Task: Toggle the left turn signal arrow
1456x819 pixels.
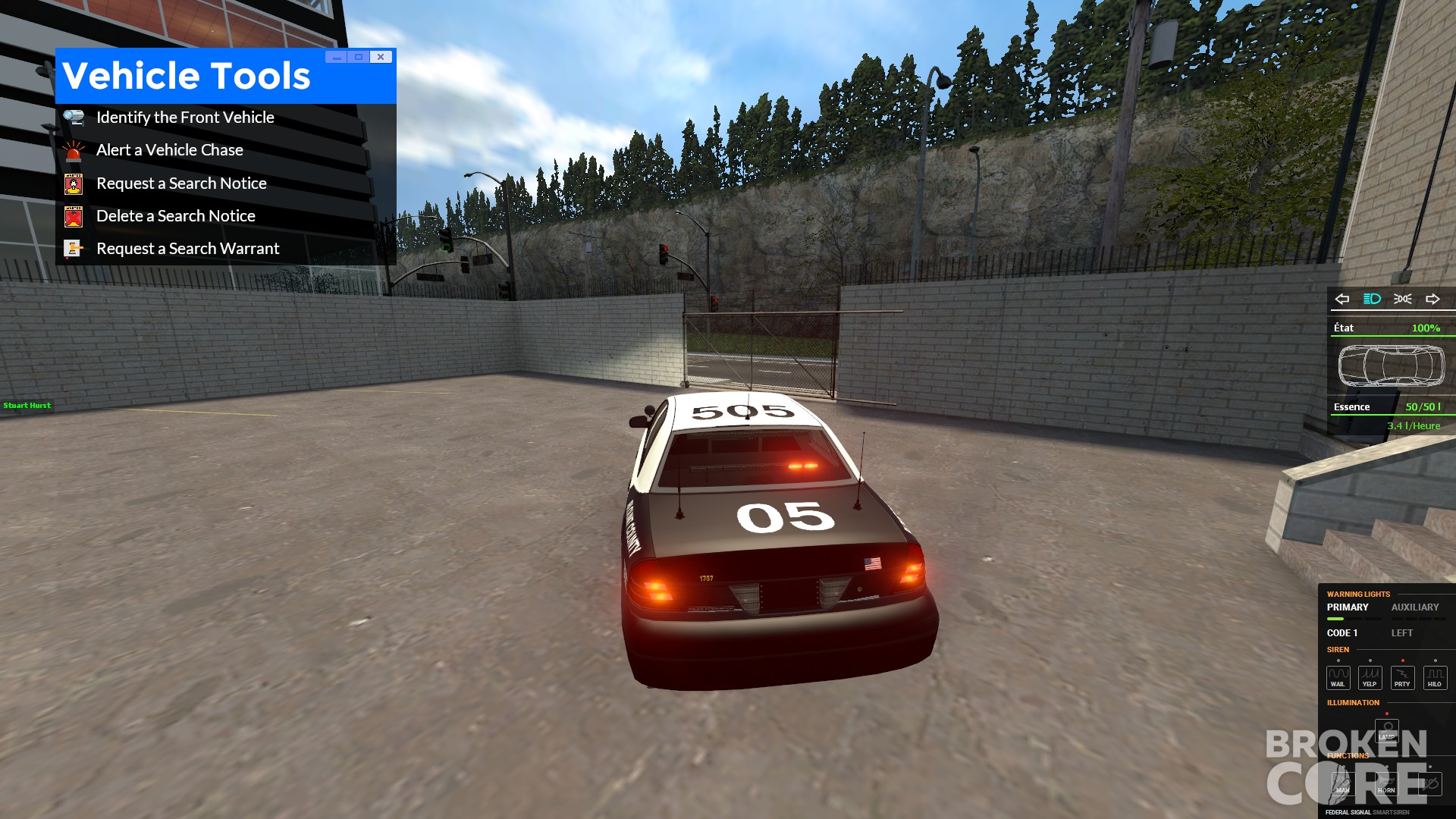Action: tap(1342, 299)
